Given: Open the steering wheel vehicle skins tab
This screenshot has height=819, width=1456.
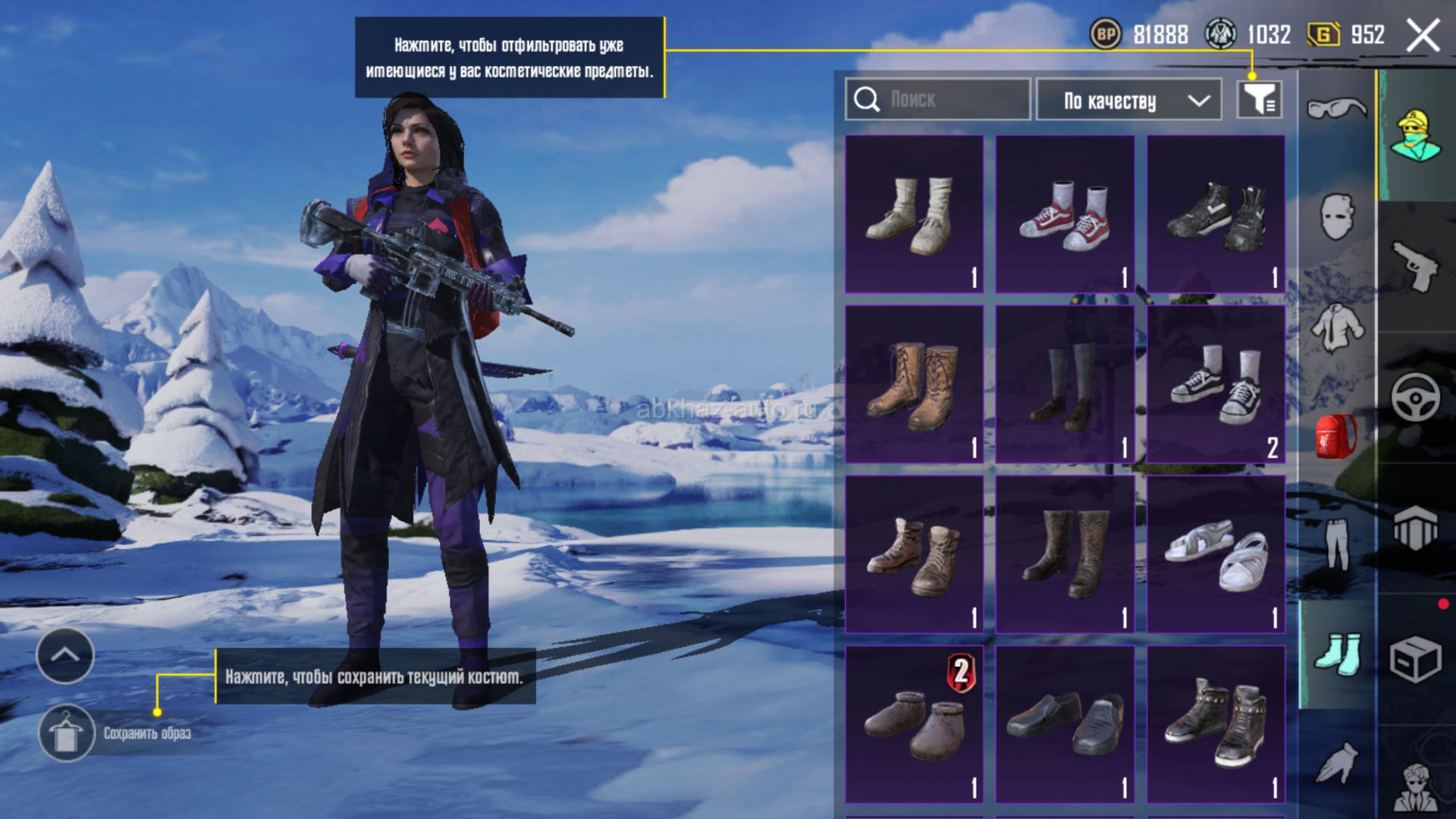Looking at the screenshot, I should tap(1415, 397).
